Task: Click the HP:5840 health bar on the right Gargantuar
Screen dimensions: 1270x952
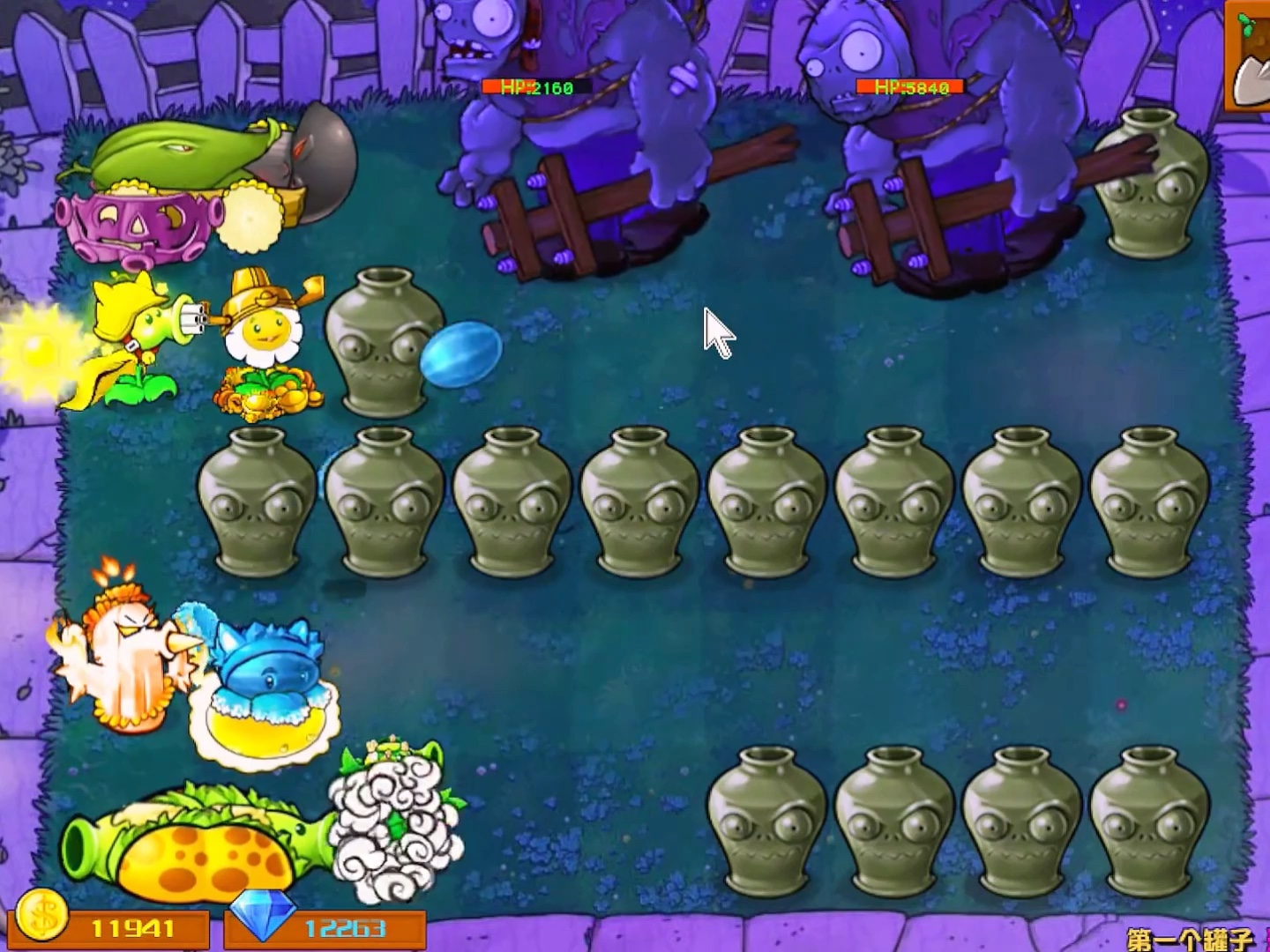Action: [x=908, y=87]
